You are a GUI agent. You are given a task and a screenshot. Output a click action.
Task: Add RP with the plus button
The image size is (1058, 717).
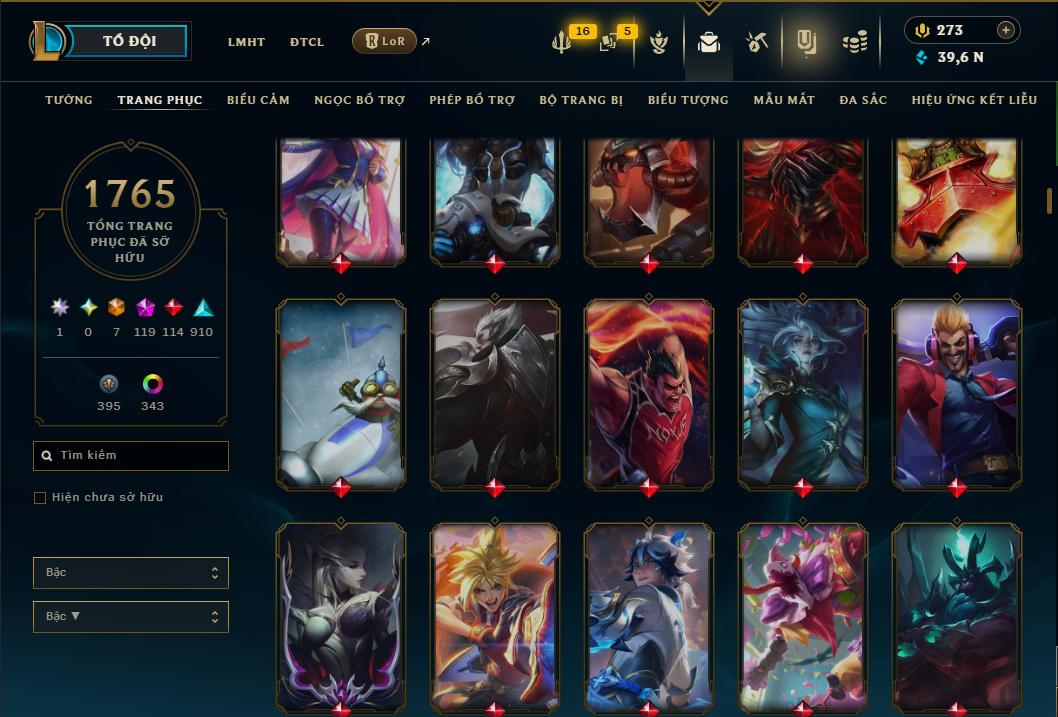pos(1006,30)
